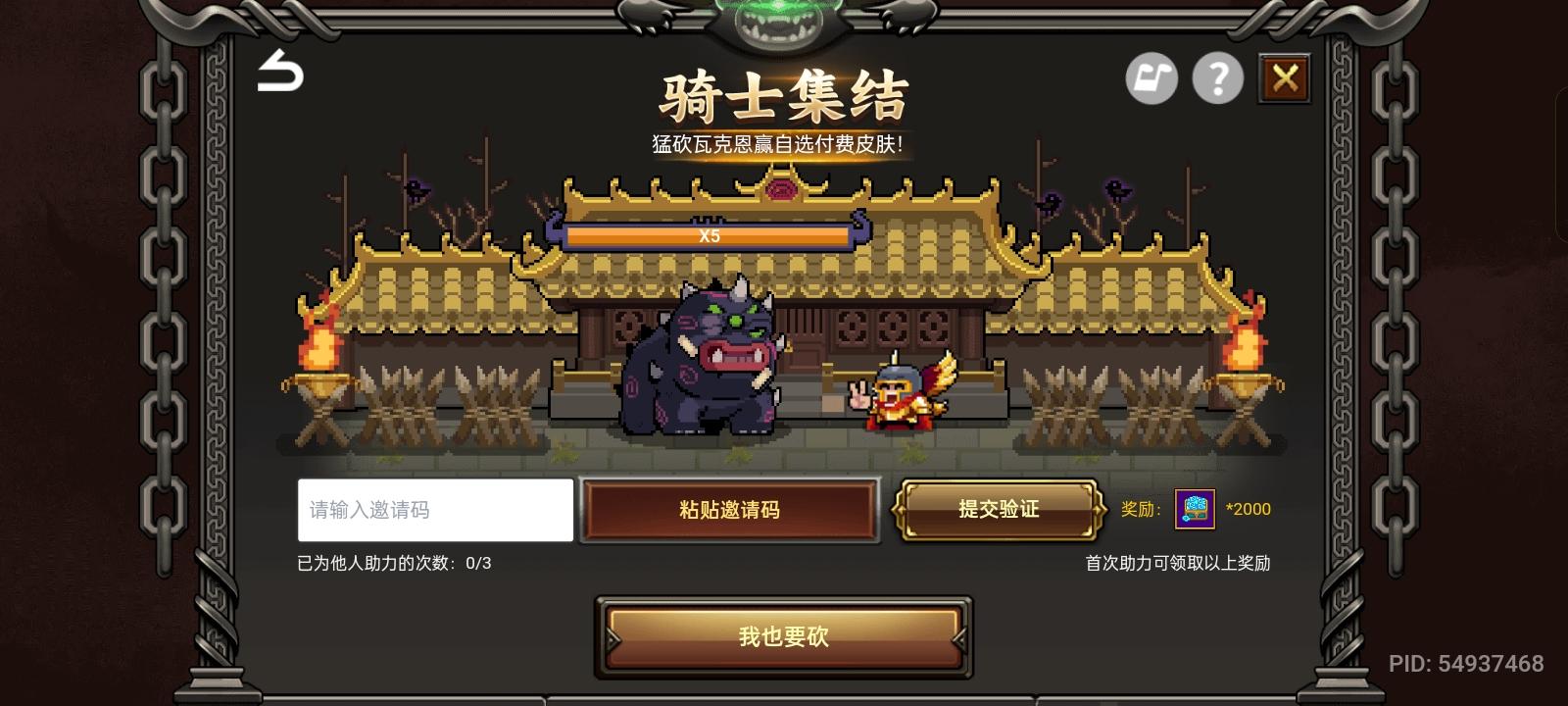Open the rules scroll icon top right
Image resolution: width=1568 pixels, height=706 pixels.
(x=1151, y=77)
